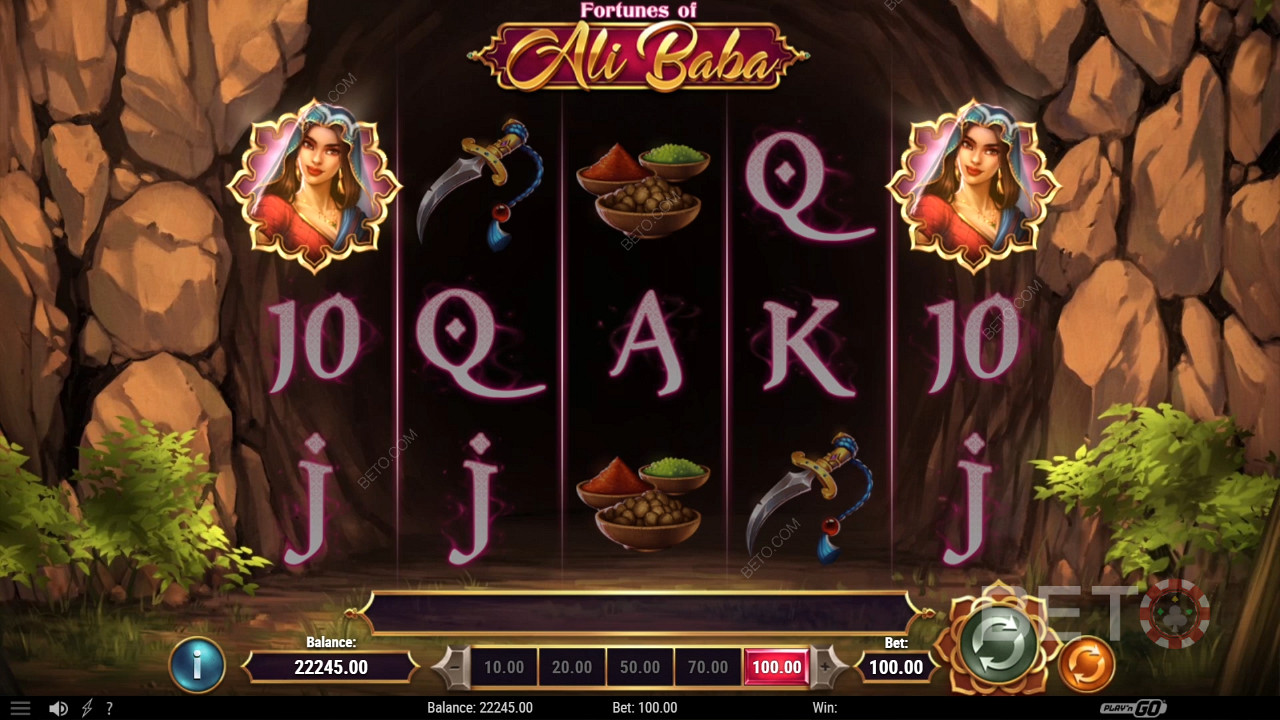Open the hamburger menu in bottom bar
Screen dimensions: 1280x720
(20, 708)
